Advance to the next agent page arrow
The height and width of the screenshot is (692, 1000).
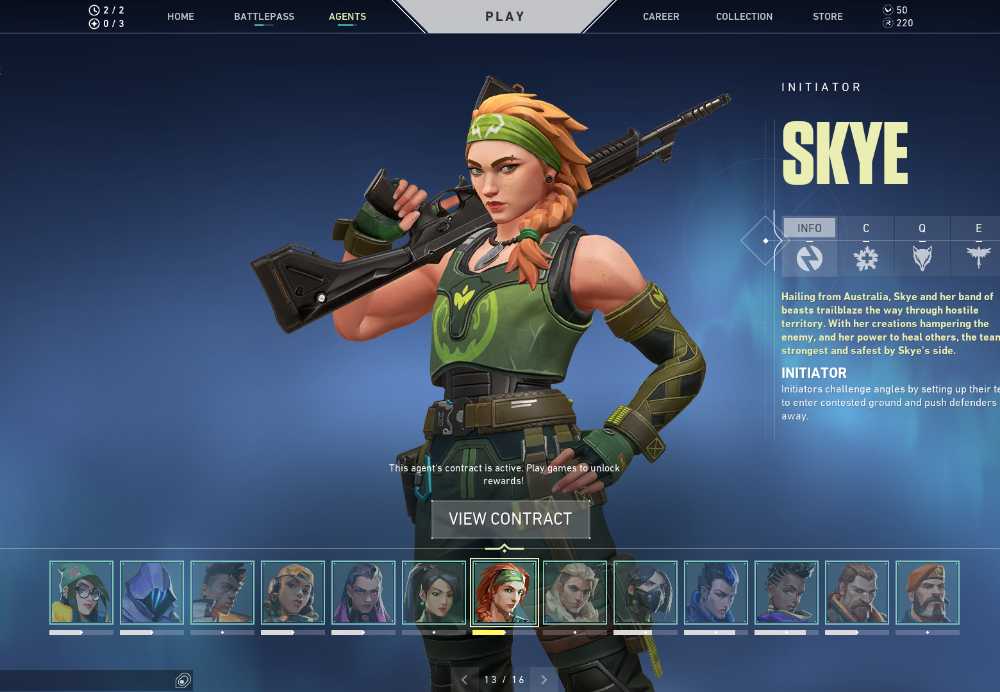pos(544,680)
